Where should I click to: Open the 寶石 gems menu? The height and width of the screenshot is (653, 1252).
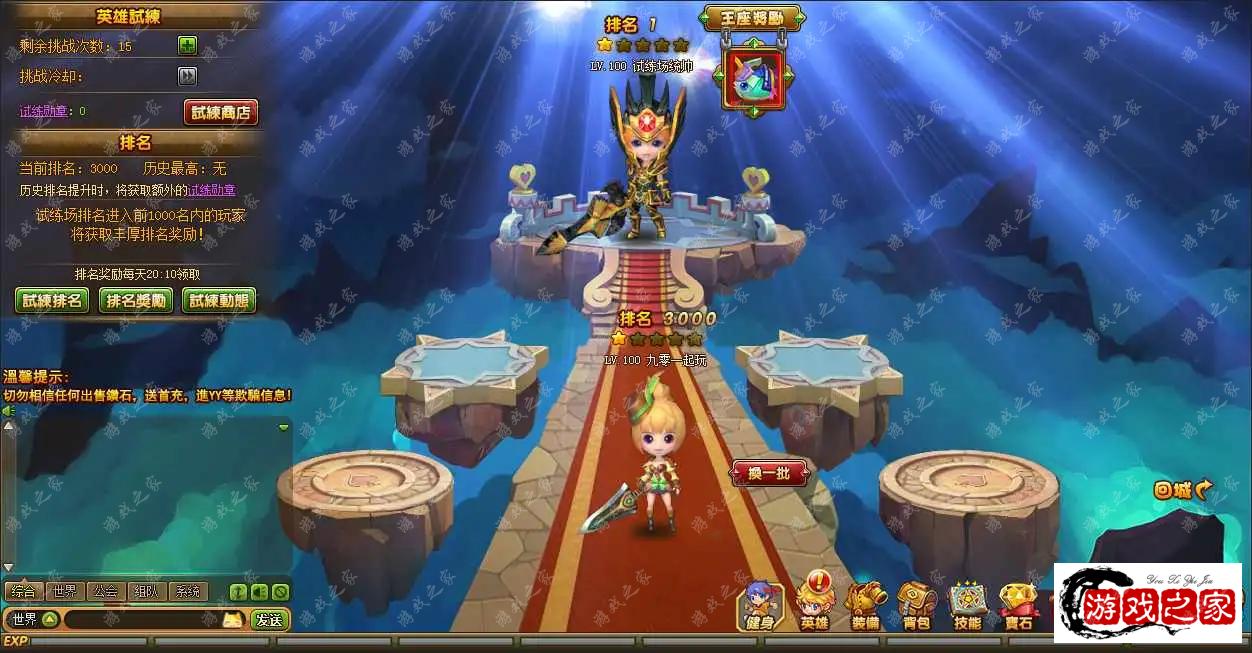pos(1018,605)
